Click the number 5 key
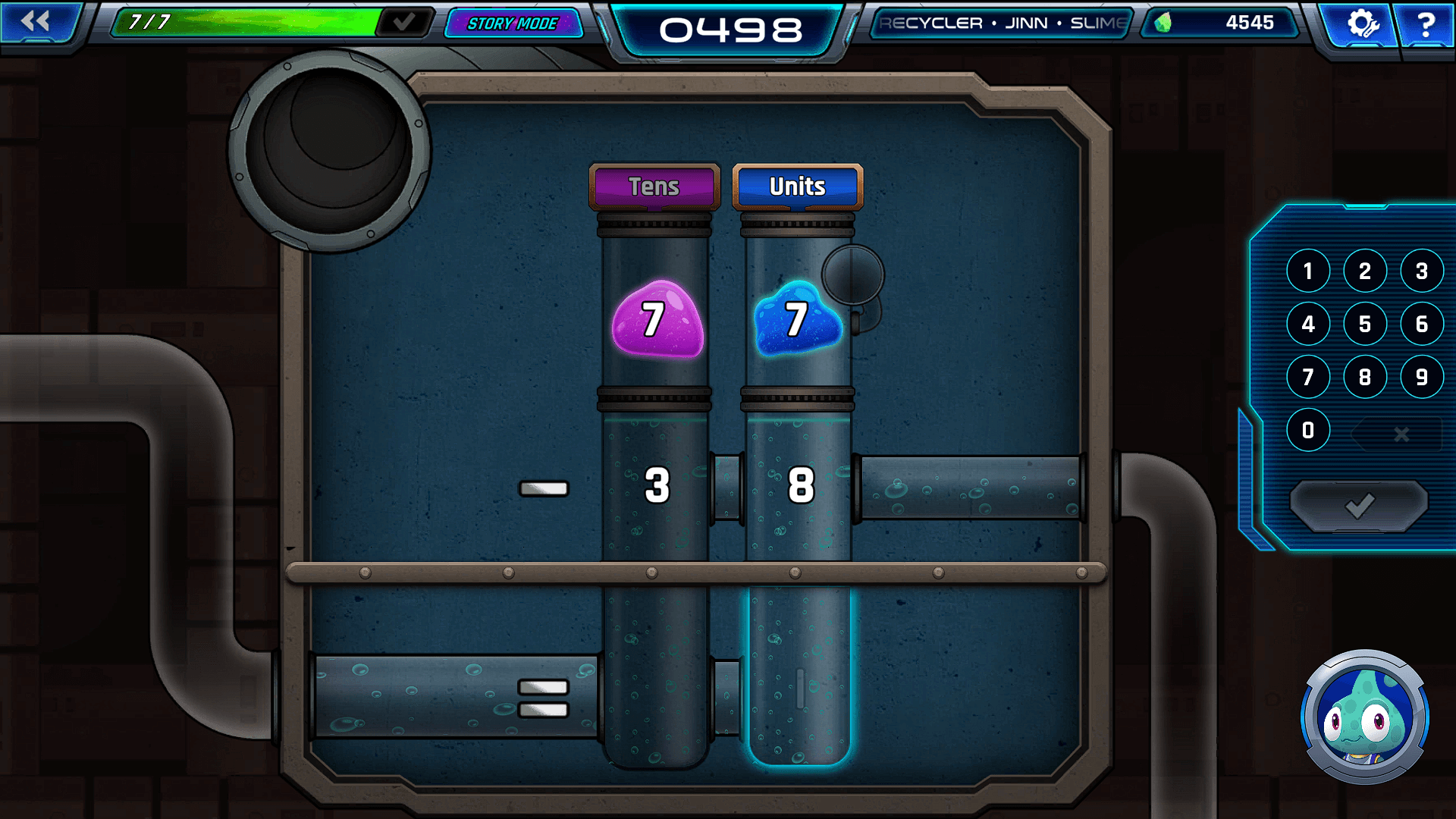The image size is (1456, 819). [x=1365, y=324]
